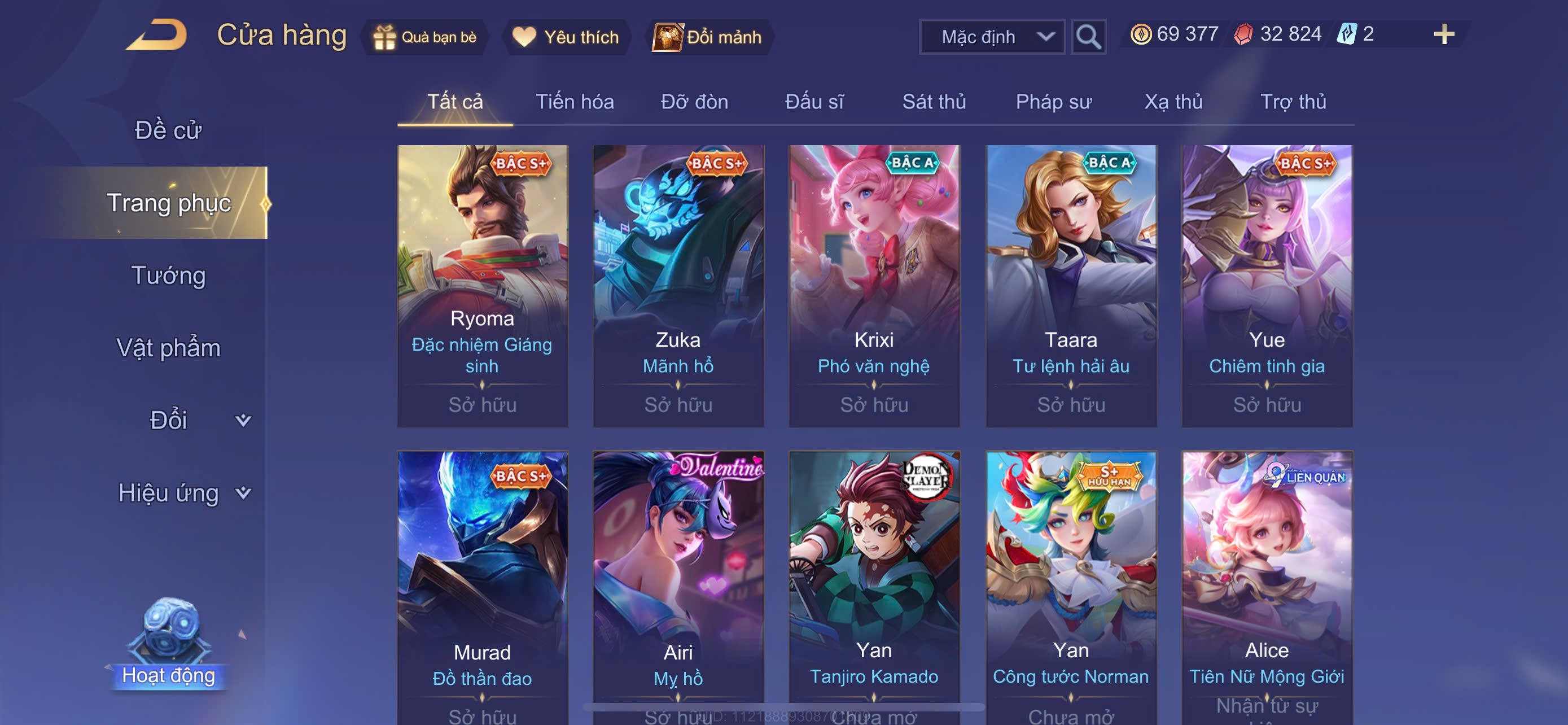Viewport: 1568px width, 725px height.
Task: Expand the Hiệu ứng menu
Action: 183,492
